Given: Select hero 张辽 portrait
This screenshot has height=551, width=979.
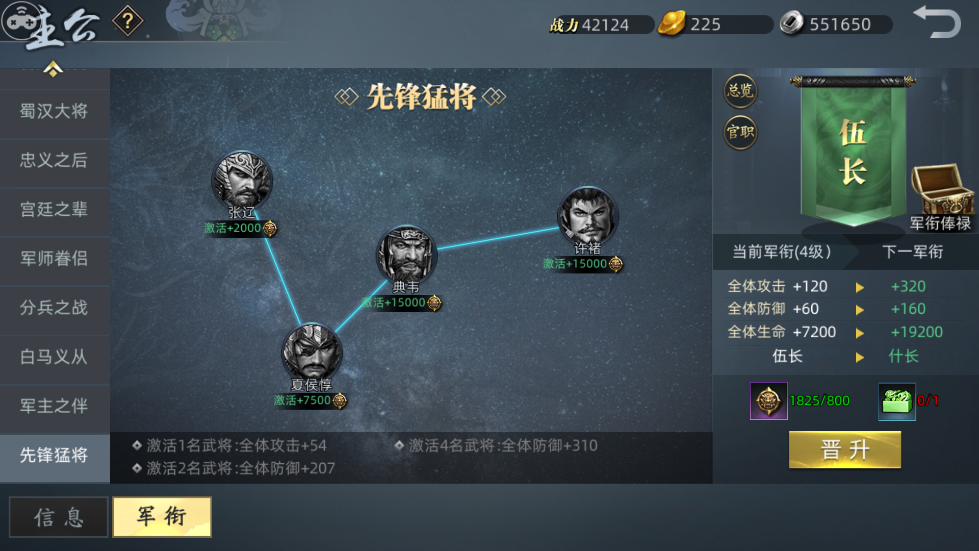Looking at the screenshot, I should pos(241,180).
